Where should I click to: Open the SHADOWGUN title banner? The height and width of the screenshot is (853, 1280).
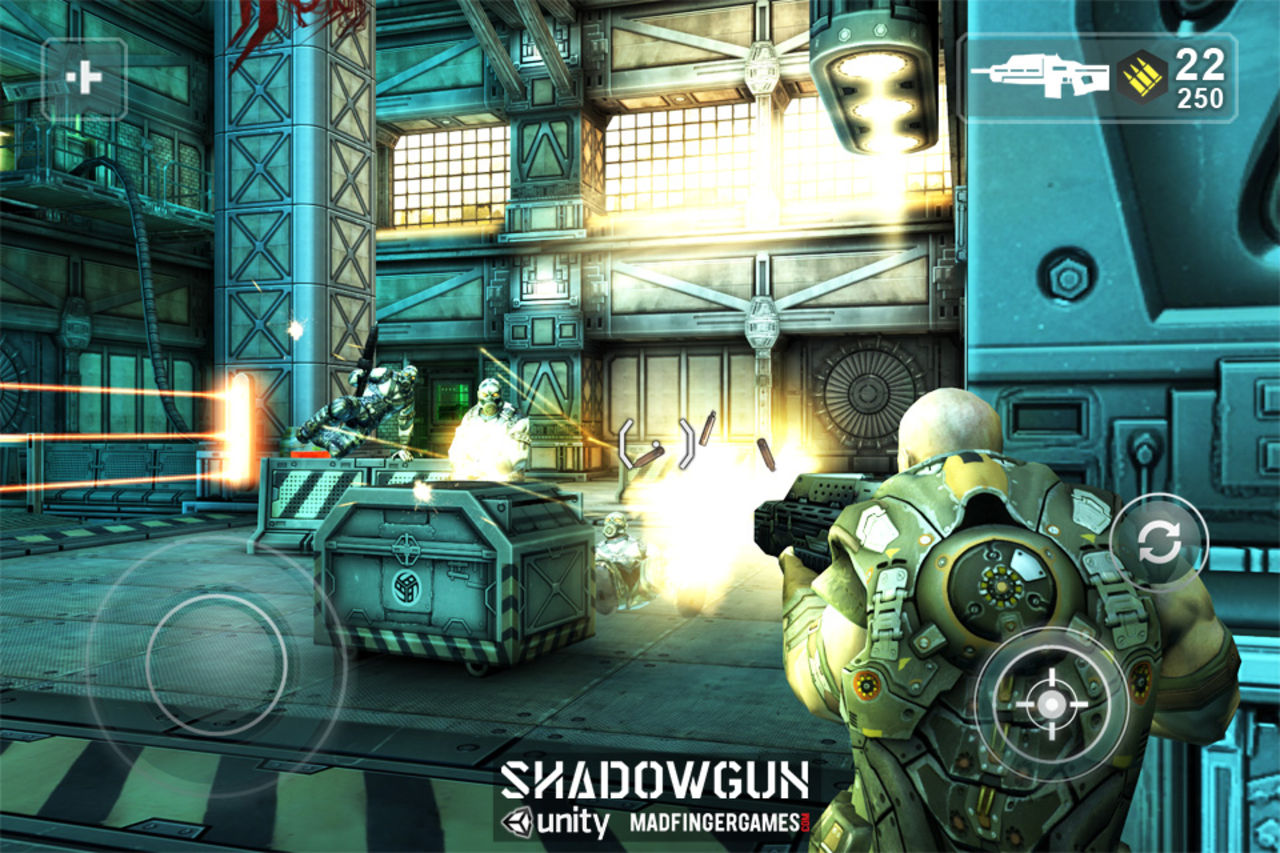pos(655,779)
